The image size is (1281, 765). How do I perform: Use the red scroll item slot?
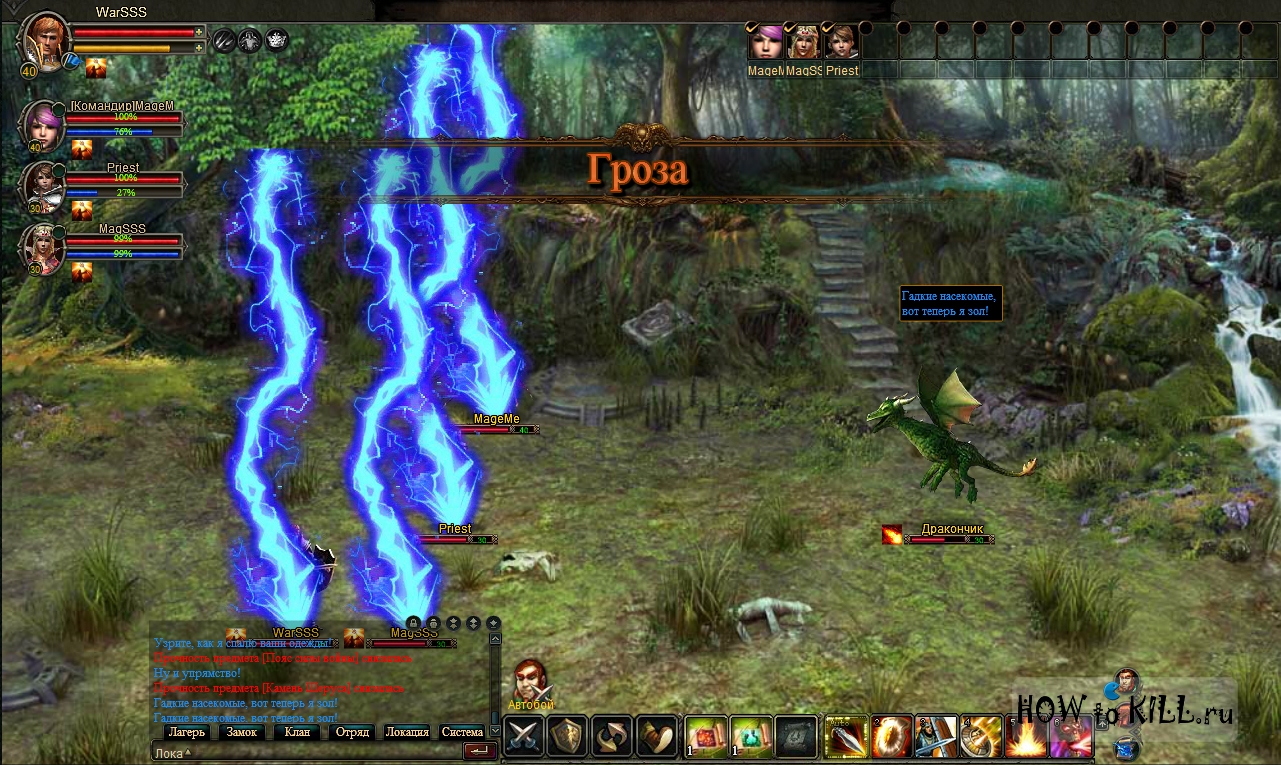706,738
